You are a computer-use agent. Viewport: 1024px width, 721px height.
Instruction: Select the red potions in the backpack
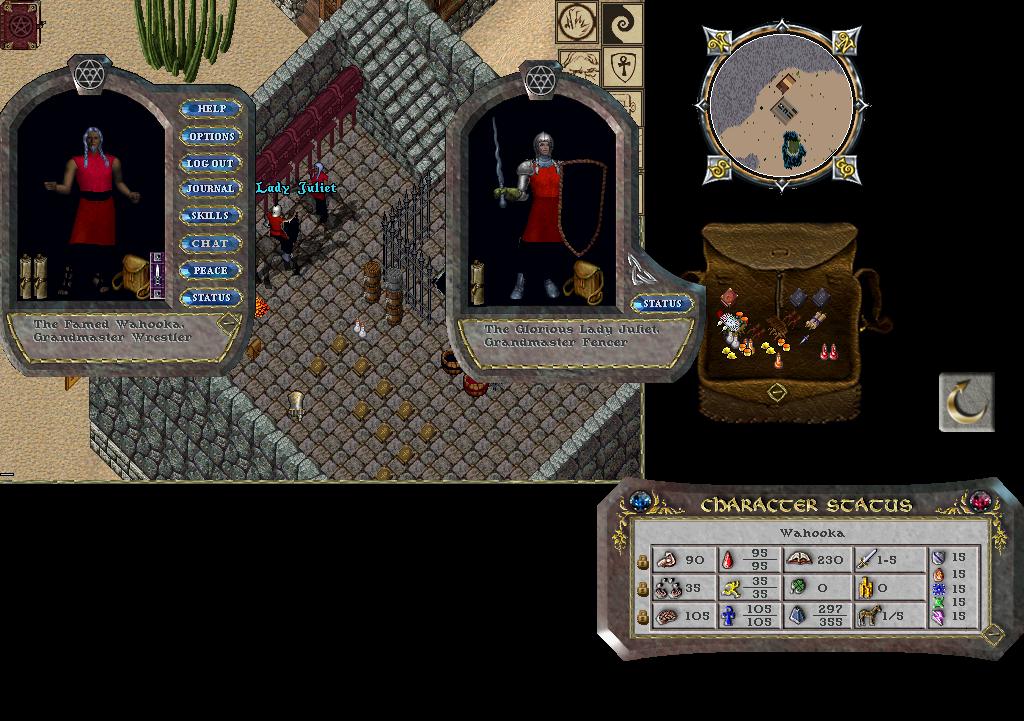(829, 352)
